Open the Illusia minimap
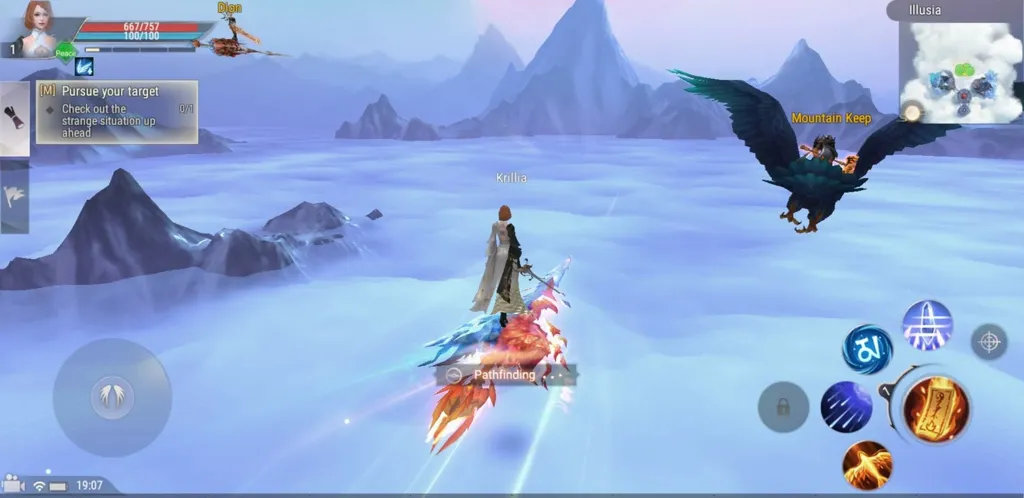Viewport: 1024px width, 498px height. point(959,72)
